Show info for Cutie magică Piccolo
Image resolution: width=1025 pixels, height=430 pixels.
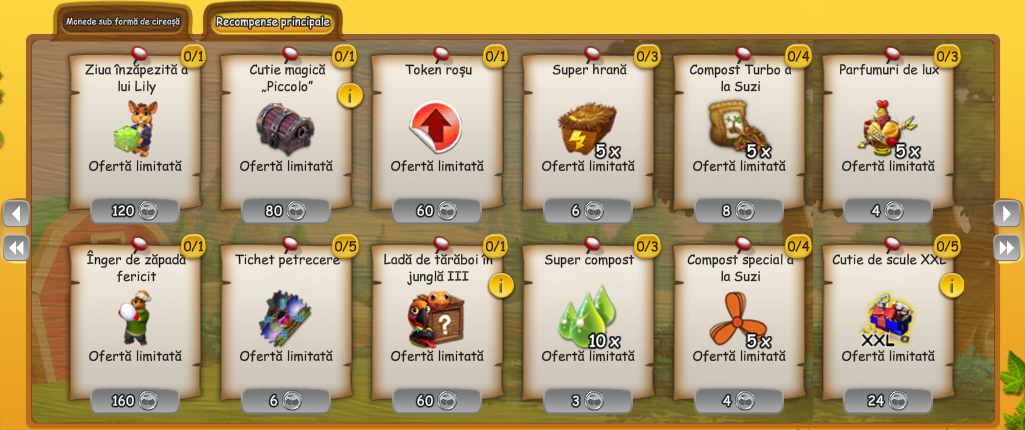[x=350, y=95]
